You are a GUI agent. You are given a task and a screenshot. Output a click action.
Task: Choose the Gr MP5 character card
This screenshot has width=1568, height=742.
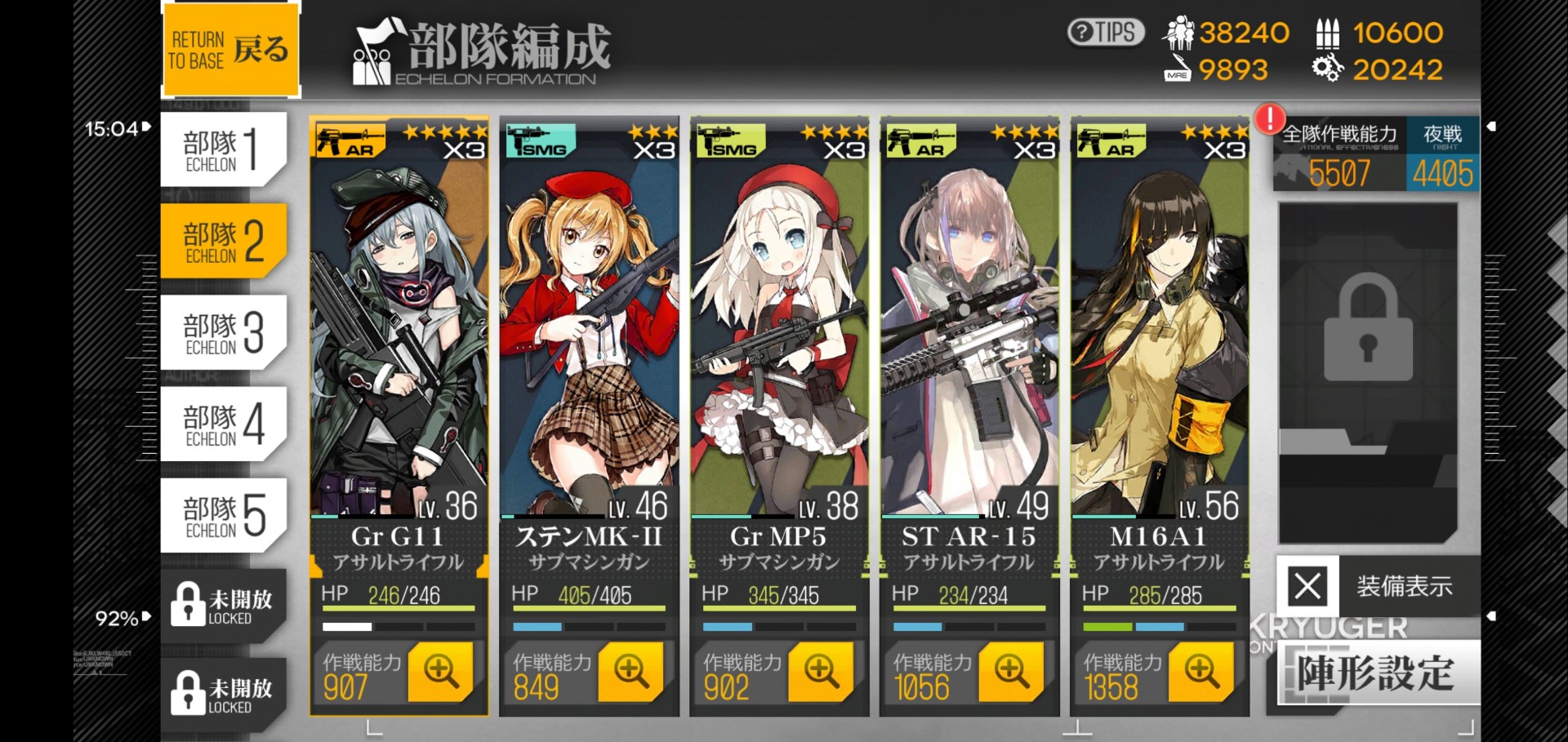click(779, 343)
